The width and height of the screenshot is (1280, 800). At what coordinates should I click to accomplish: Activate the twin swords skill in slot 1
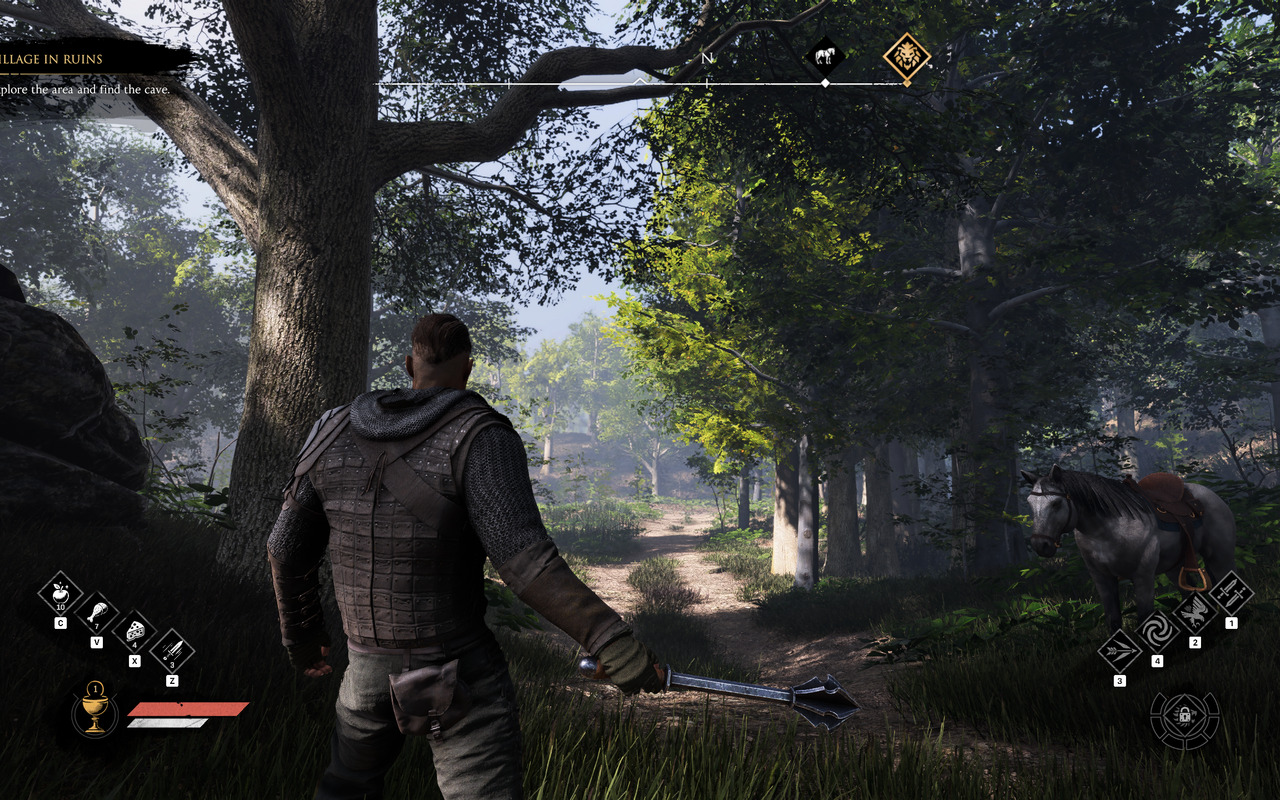[x=1231, y=594]
